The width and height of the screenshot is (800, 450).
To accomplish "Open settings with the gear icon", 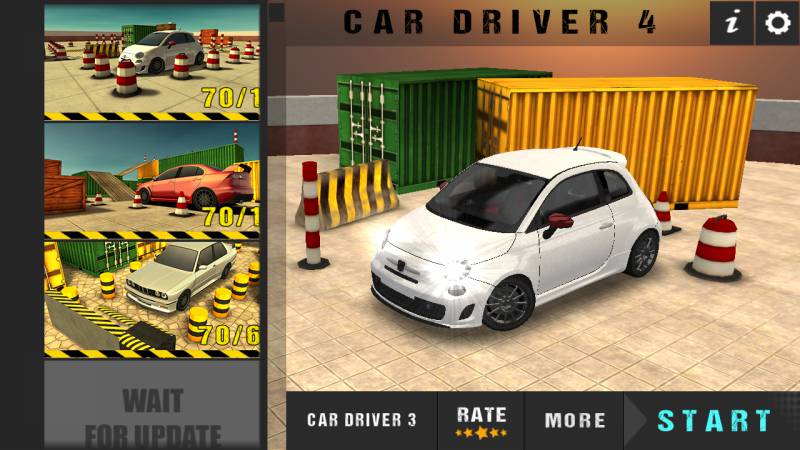I will point(777,23).
